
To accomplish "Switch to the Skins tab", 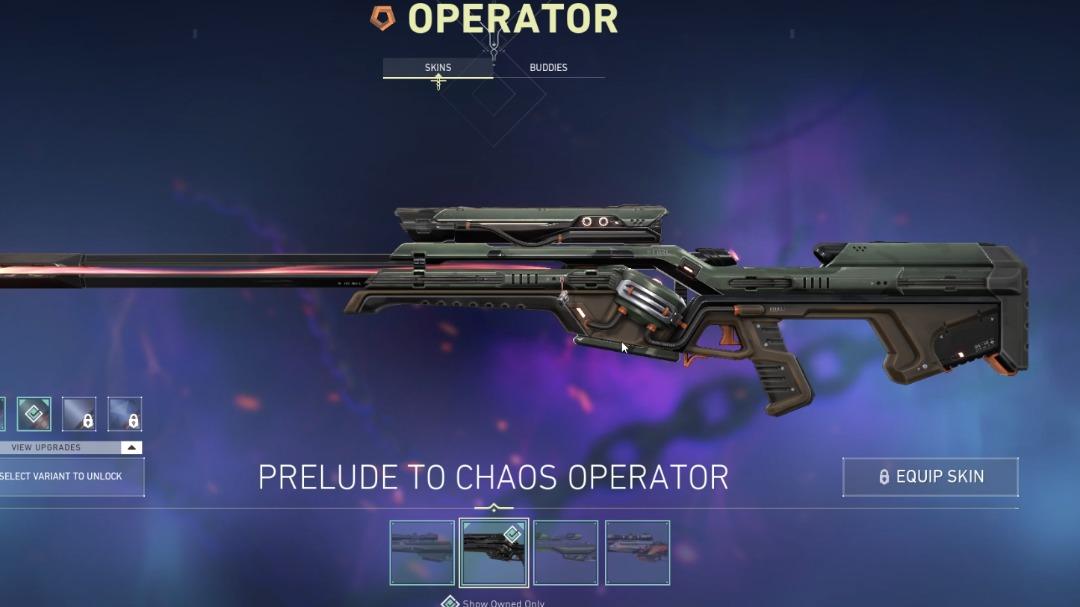I will click(x=438, y=68).
